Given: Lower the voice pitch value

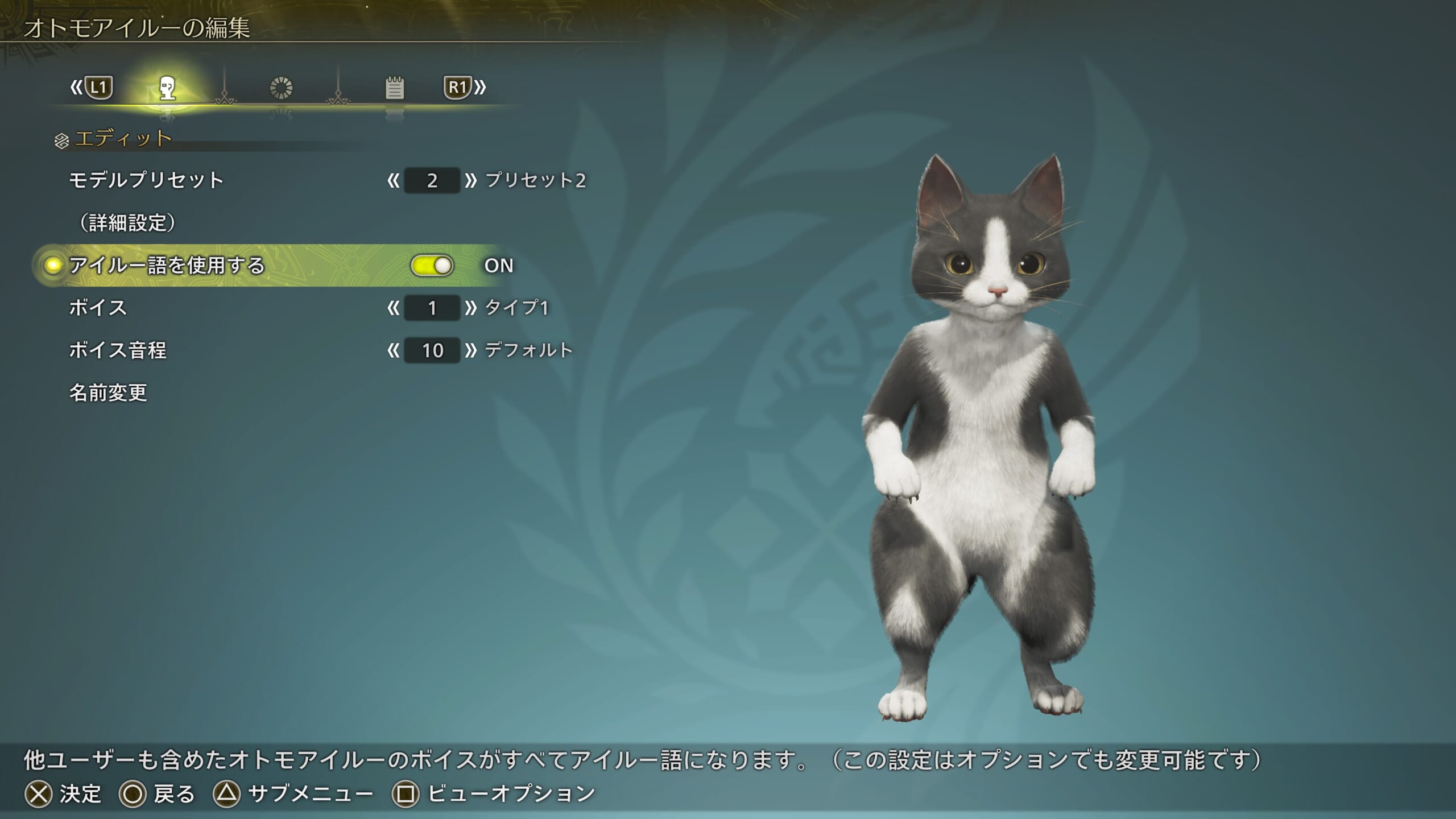Looking at the screenshot, I should (x=393, y=350).
